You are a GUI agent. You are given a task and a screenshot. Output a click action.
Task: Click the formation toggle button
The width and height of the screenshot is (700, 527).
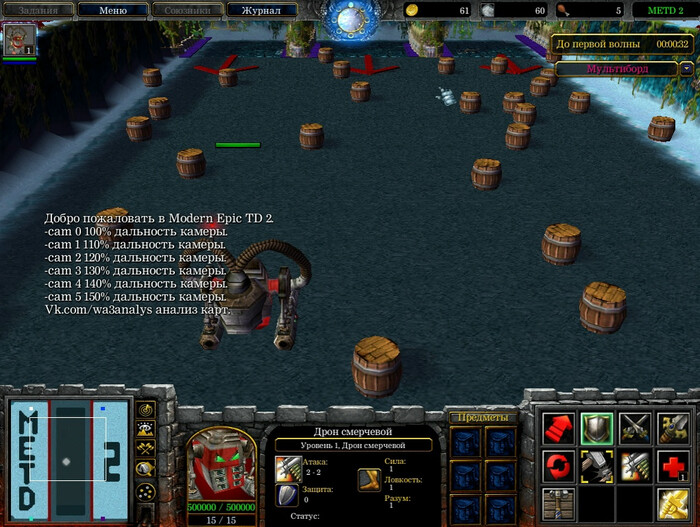[146, 490]
